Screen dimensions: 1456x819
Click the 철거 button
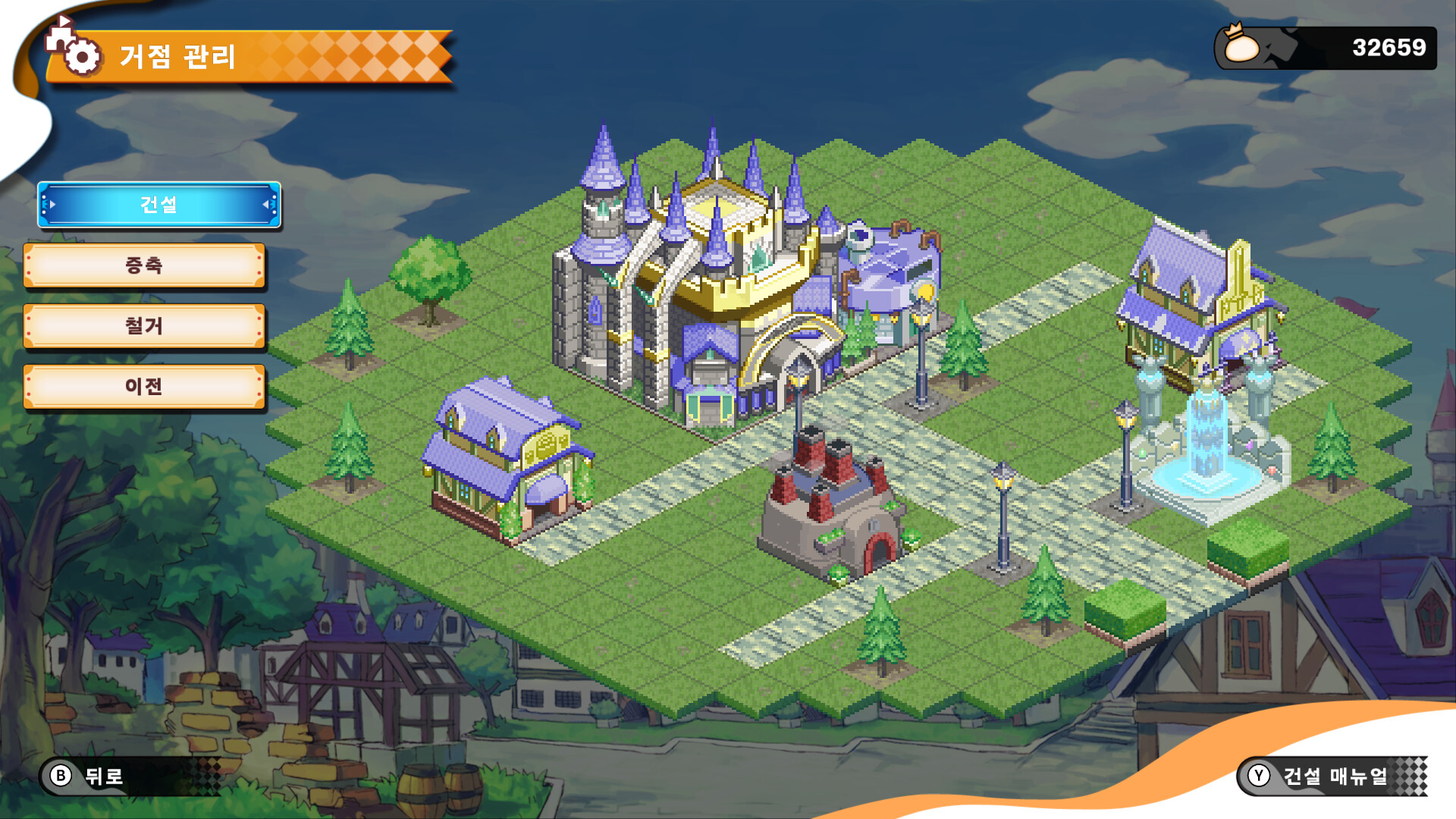(144, 326)
